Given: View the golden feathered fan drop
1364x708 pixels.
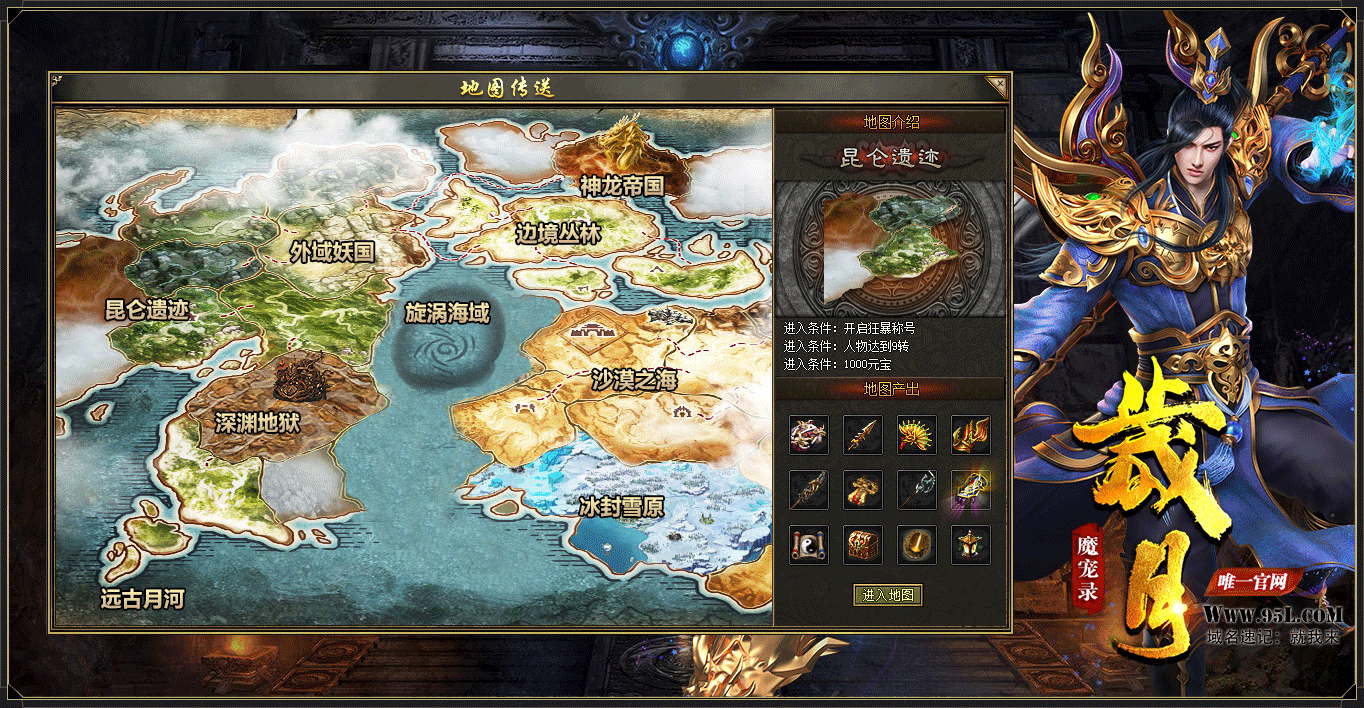Looking at the screenshot, I should [x=916, y=435].
